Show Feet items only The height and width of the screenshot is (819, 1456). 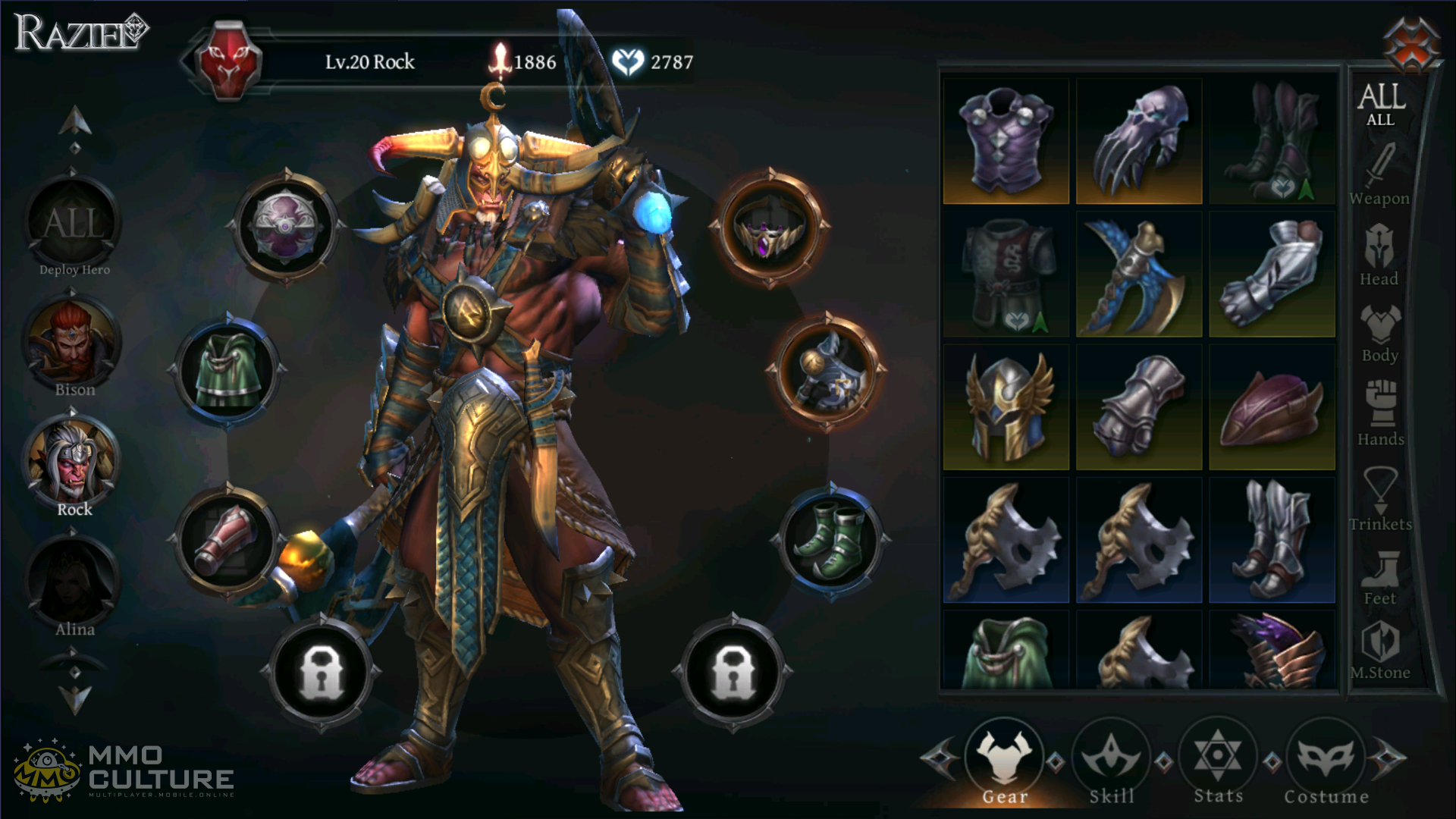(1379, 578)
